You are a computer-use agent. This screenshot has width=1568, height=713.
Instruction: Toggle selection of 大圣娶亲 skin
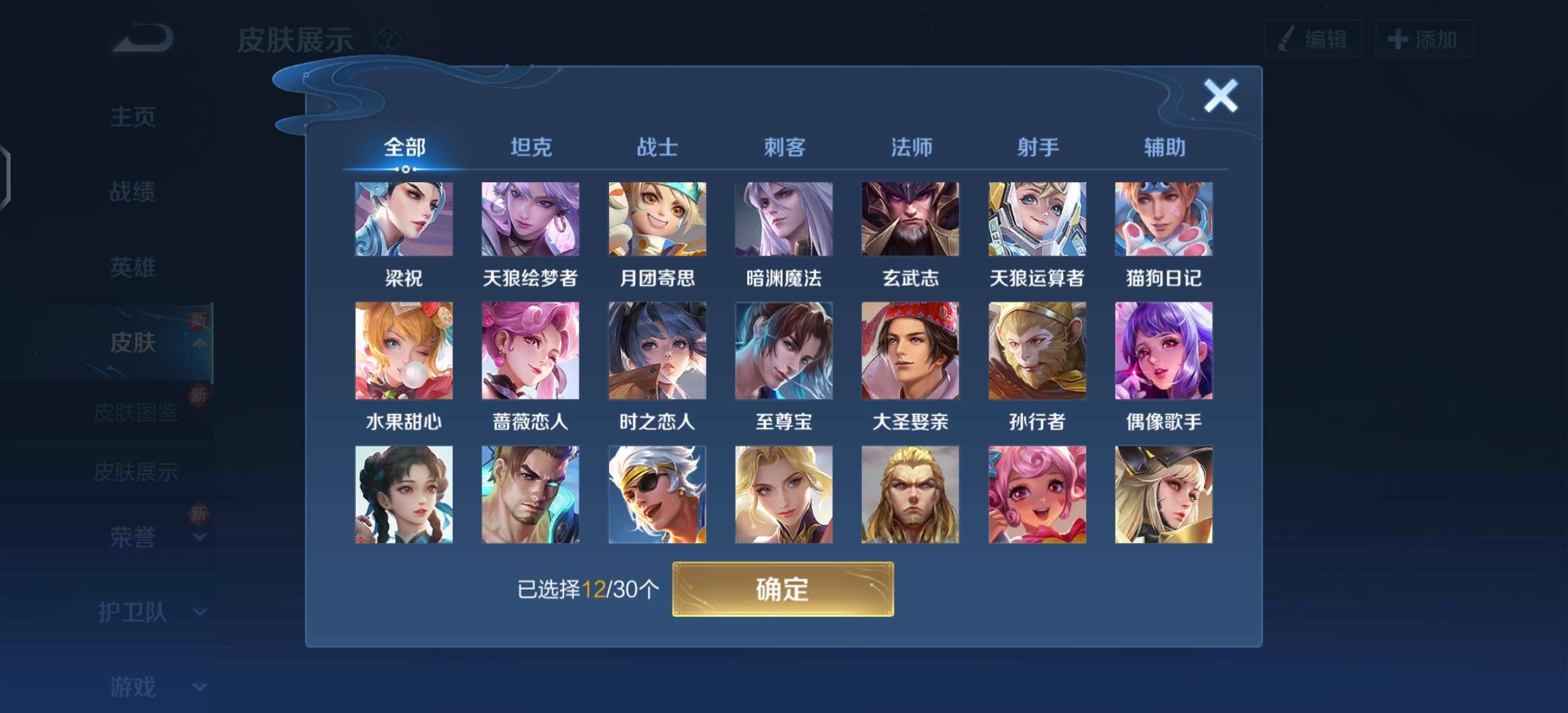910,351
